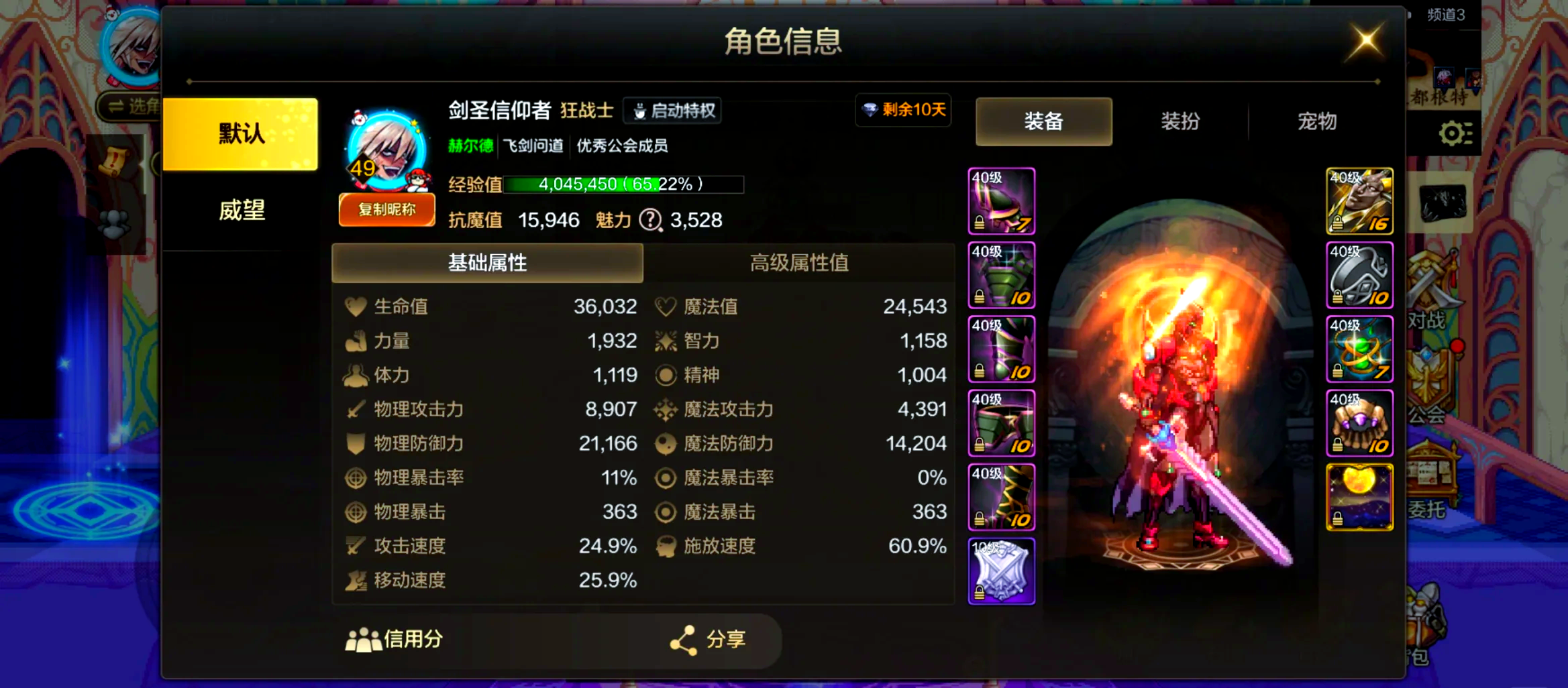Open the 高级属性值 attributes tab
The height and width of the screenshot is (688, 1568).
[798, 263]
